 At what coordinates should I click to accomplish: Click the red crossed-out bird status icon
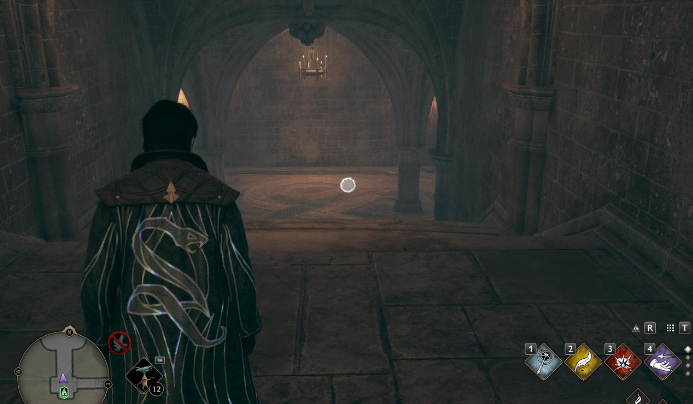click(119, 343)
